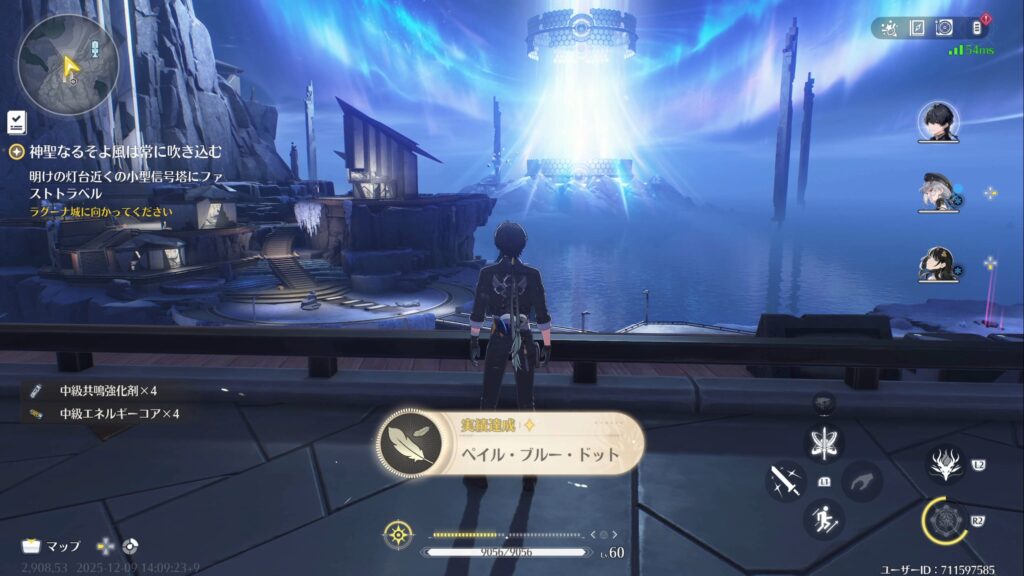Open the マップ button
Image resolution: width=1024 pixels, height=576 pixels.
coord(52,546)
